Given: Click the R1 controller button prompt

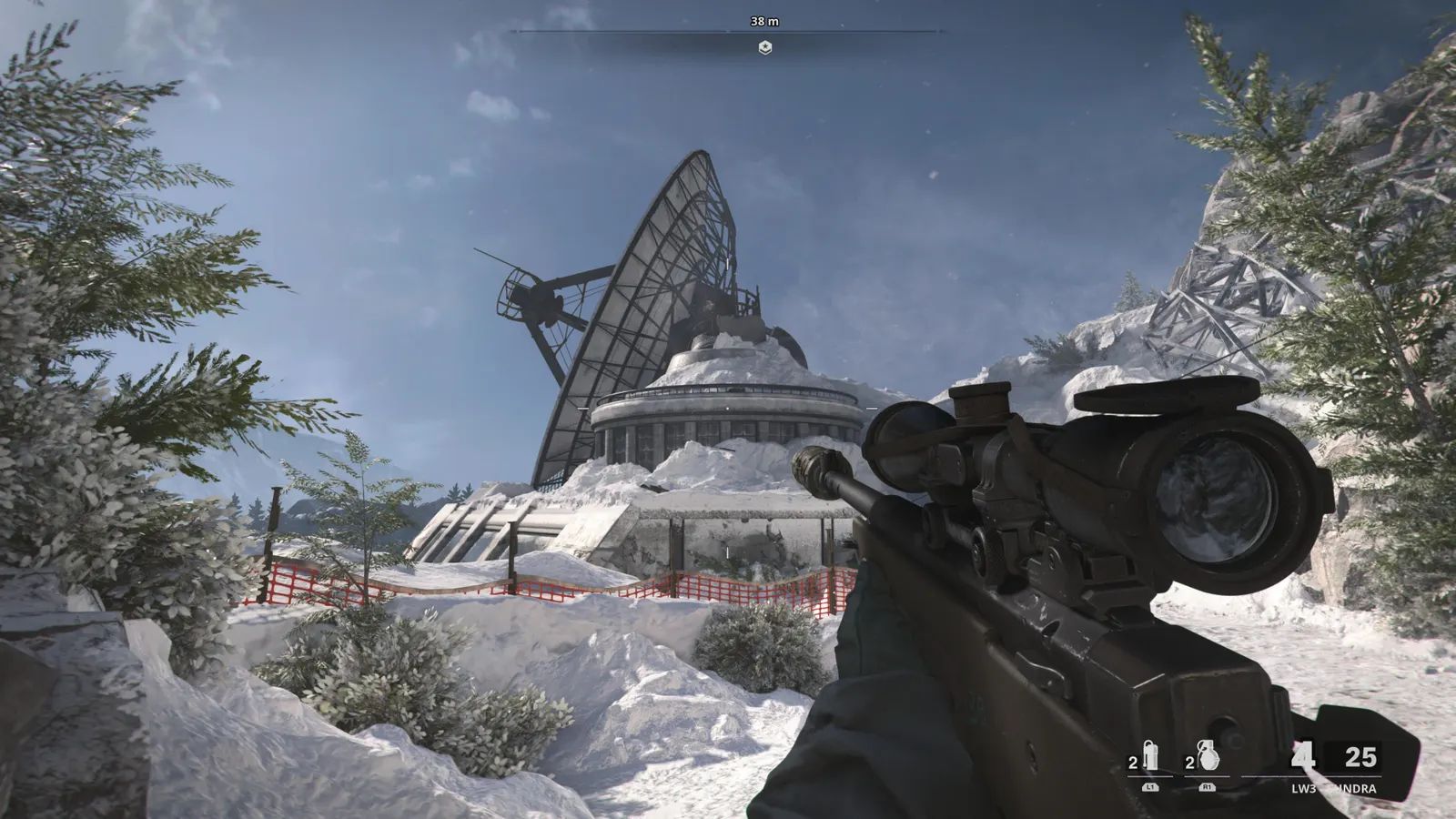Looking at the screenshot, I should coord(1208,787).
